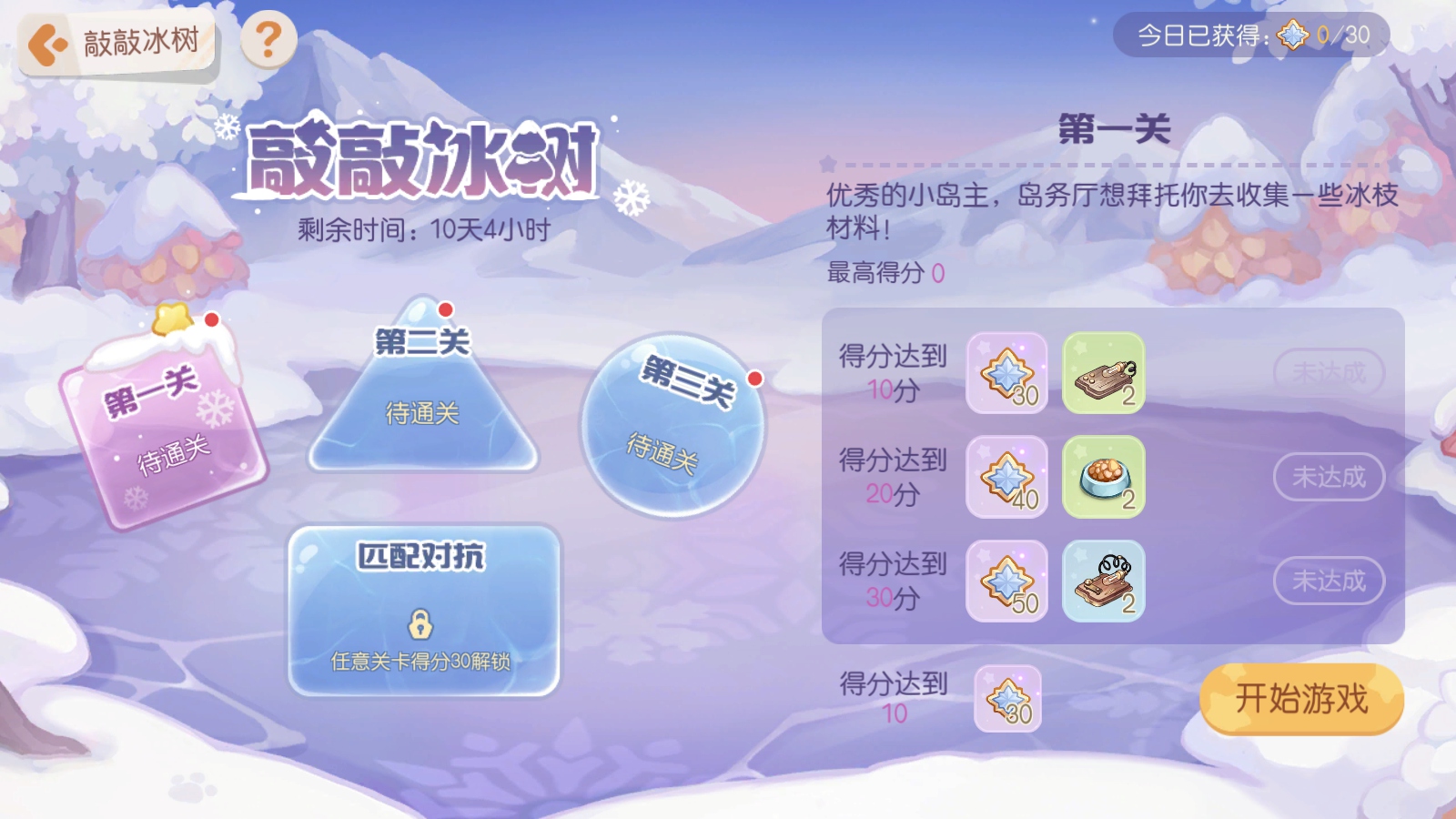Click the snowflake x30 reward for 10分

[1006, 374]
